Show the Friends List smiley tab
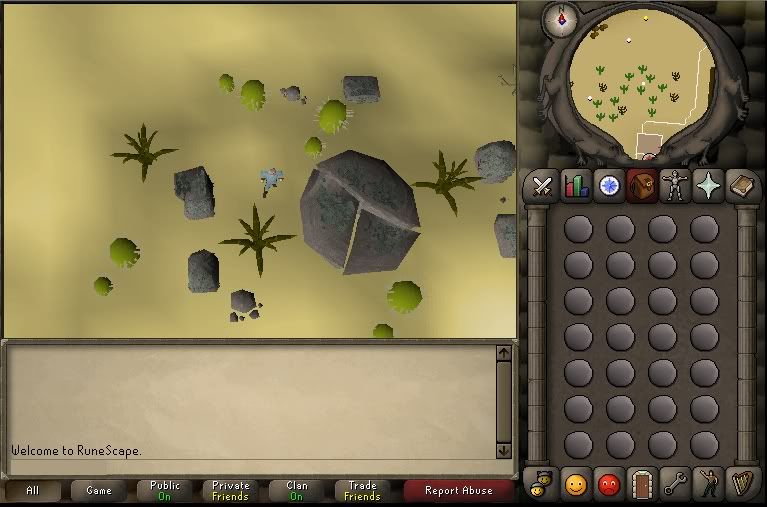Viewport: 767px width, 507px height. pyautogui.click(x=576, y=485)
